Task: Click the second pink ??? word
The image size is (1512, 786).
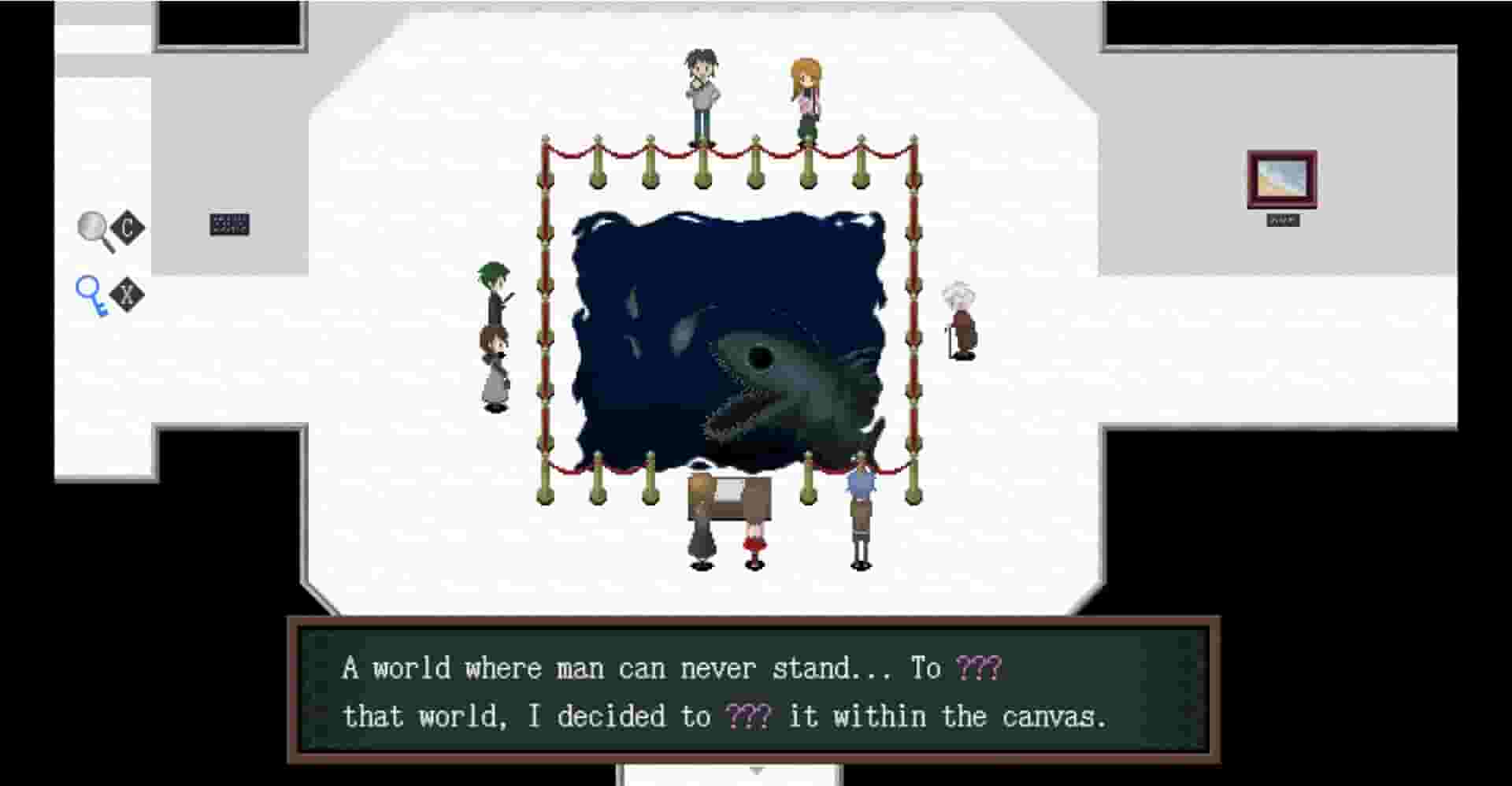Action: coord(749,716)
